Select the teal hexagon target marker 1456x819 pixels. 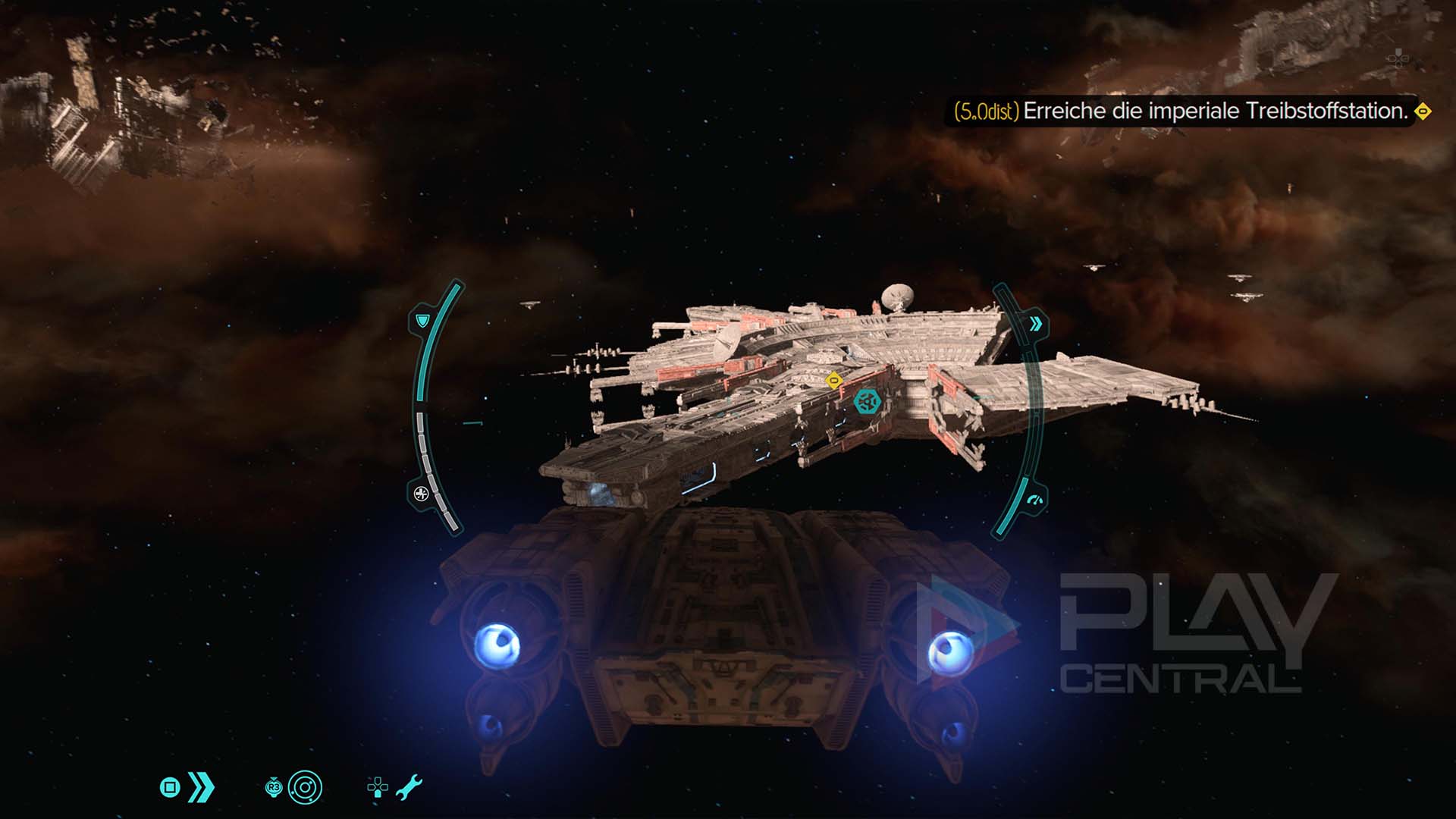[867, 400]
